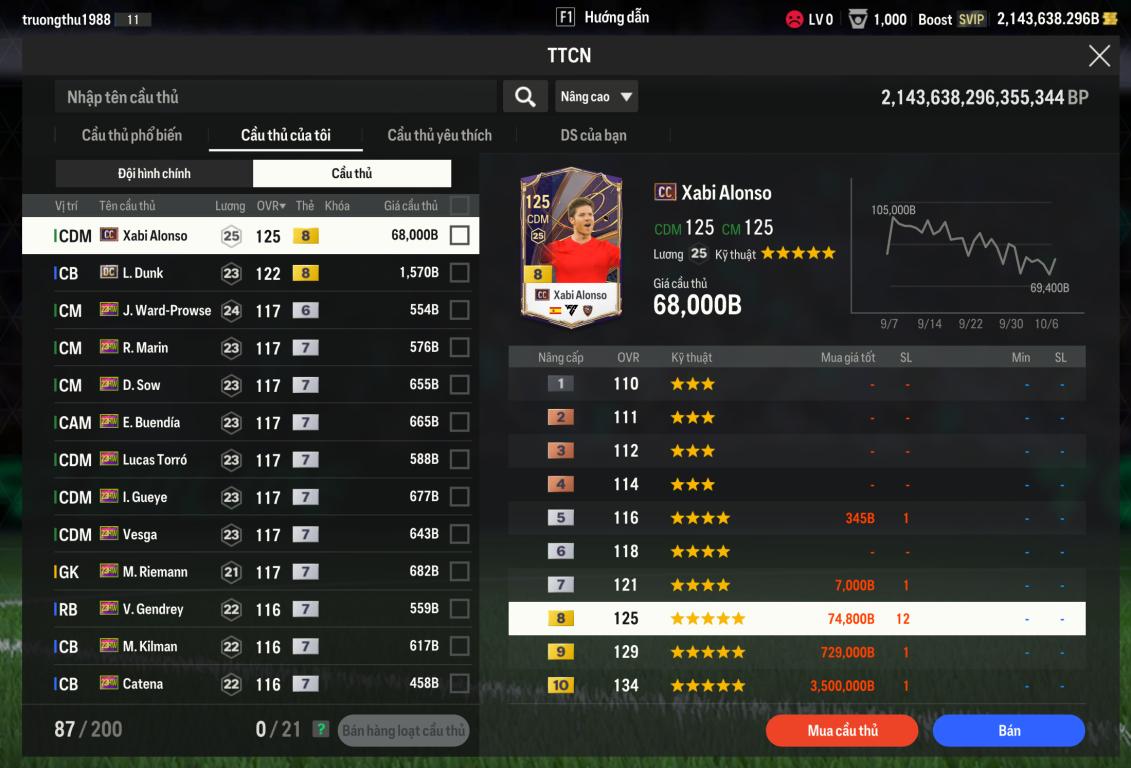Image resolution: width=1131 pixels, height=768 pixels.
Task: Tick the checkbox for Xabi Alonso
Action: point(459,236)
